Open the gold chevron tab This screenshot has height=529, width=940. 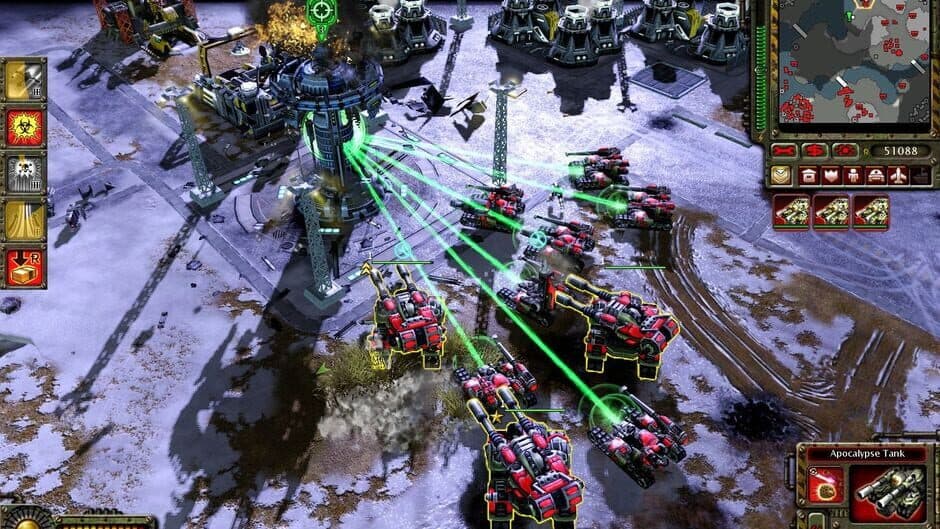(x=781, y=176)
